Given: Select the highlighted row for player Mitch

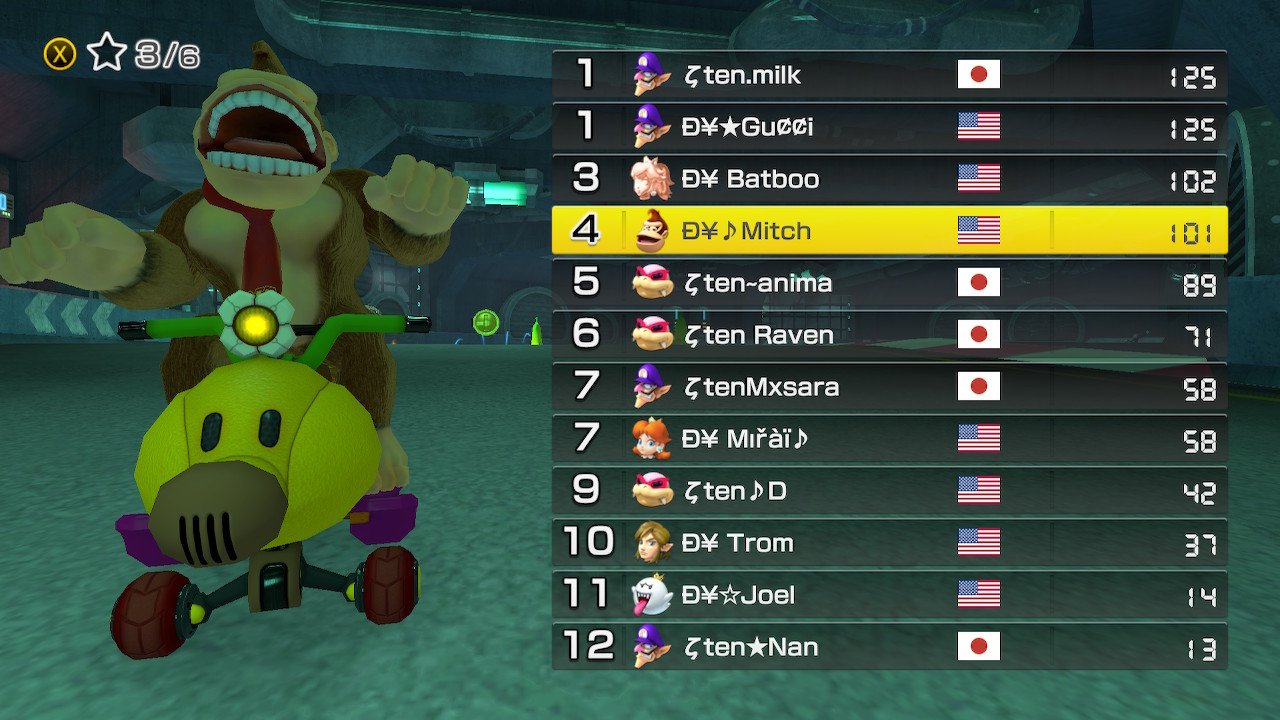Looking at the screenshot, I should (890, 230).
